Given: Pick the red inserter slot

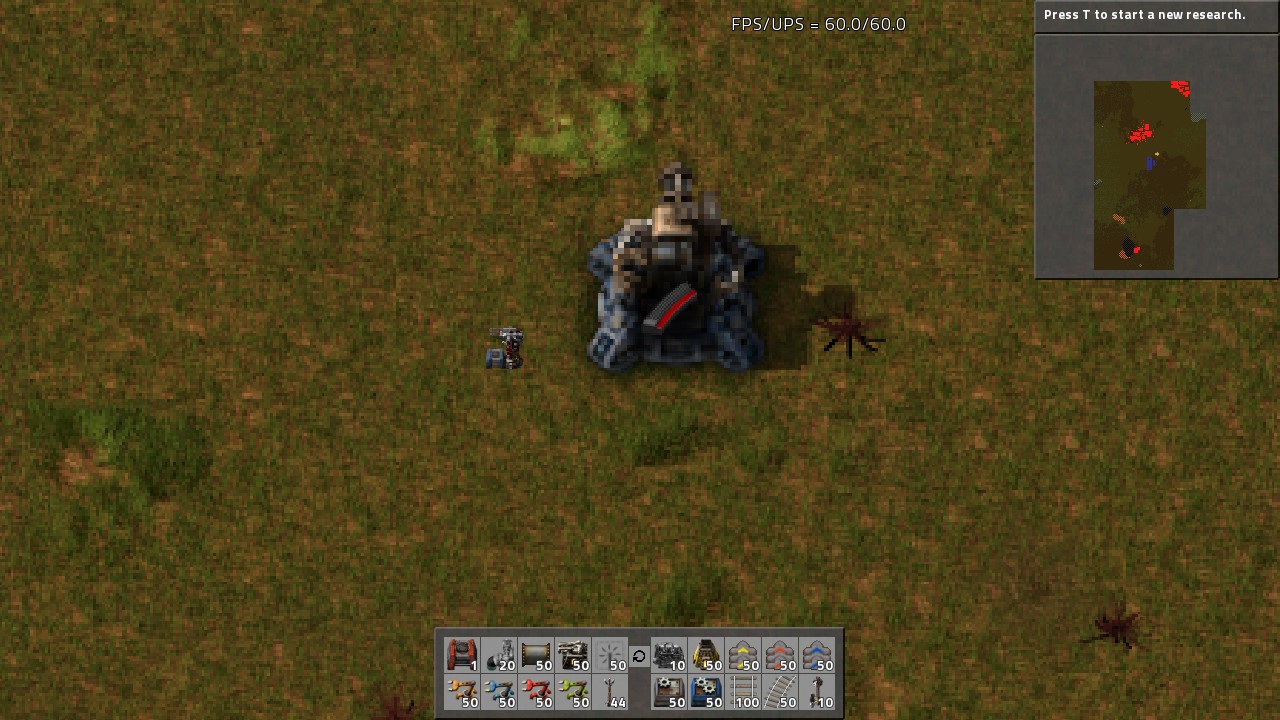Looking at the screenshot, I should (536, 692).
